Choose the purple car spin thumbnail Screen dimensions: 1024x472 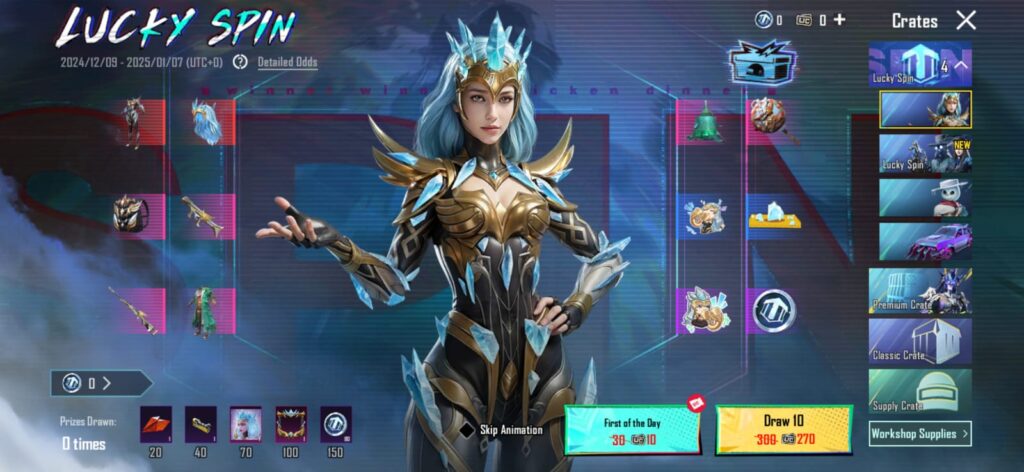925,241
